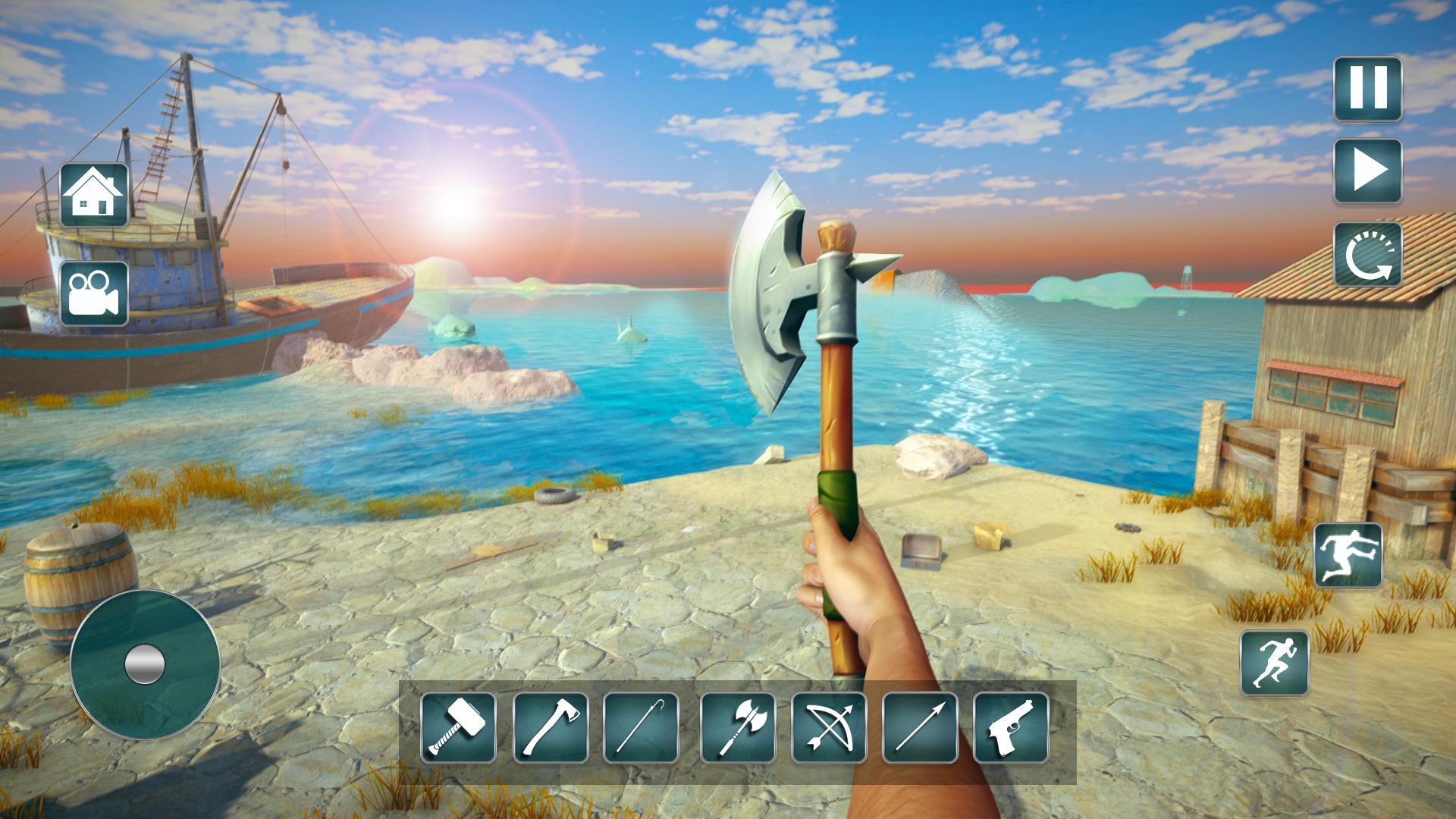
Task: Choose the hooked cane slot
Action: click(x=641, y=727)
